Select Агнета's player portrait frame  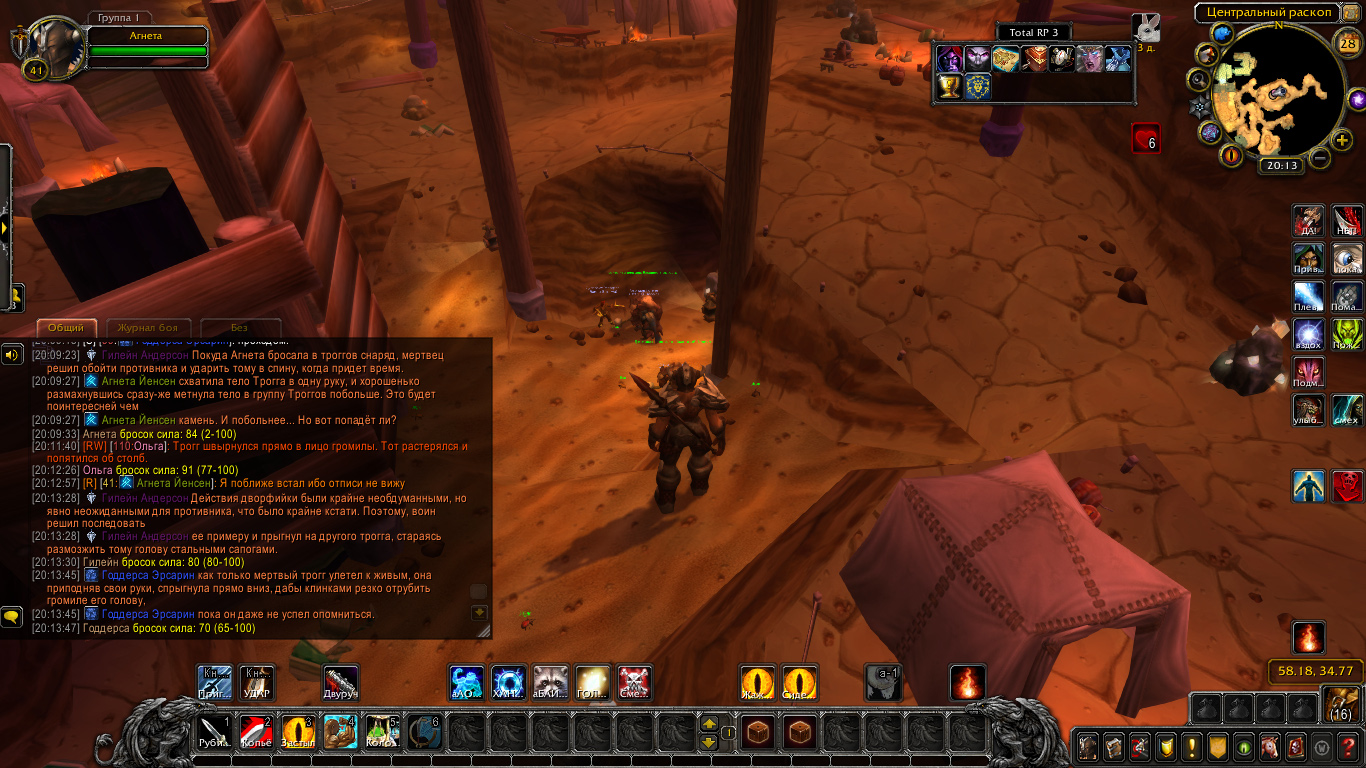(x=50, y=45)
